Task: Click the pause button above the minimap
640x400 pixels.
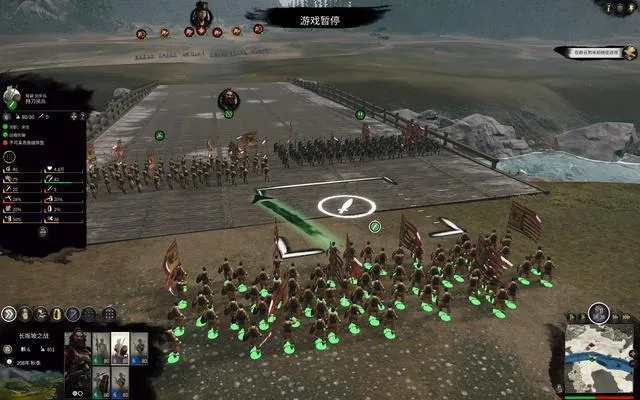Action: coord(598,311)
